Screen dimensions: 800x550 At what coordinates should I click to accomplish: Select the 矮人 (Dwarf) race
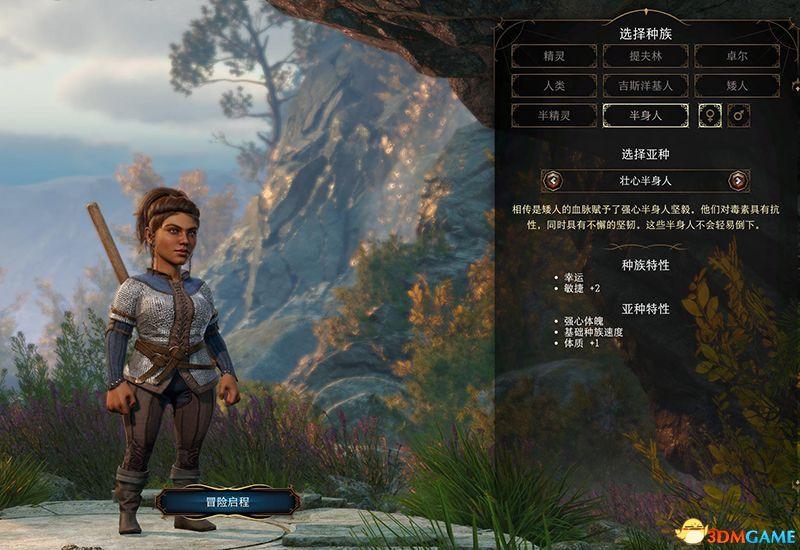[736, 86]
